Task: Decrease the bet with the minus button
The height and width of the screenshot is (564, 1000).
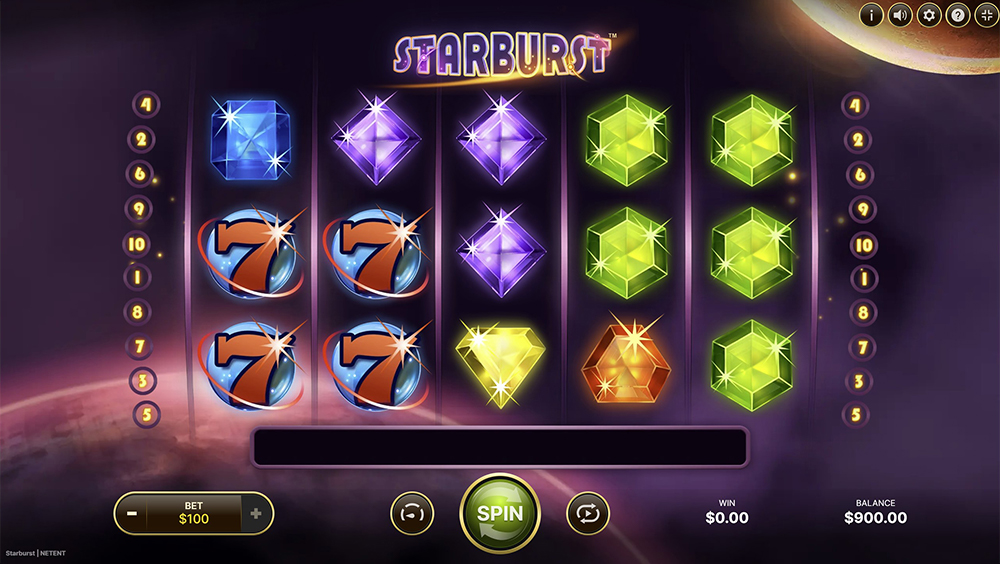Action: click(132, 514)
